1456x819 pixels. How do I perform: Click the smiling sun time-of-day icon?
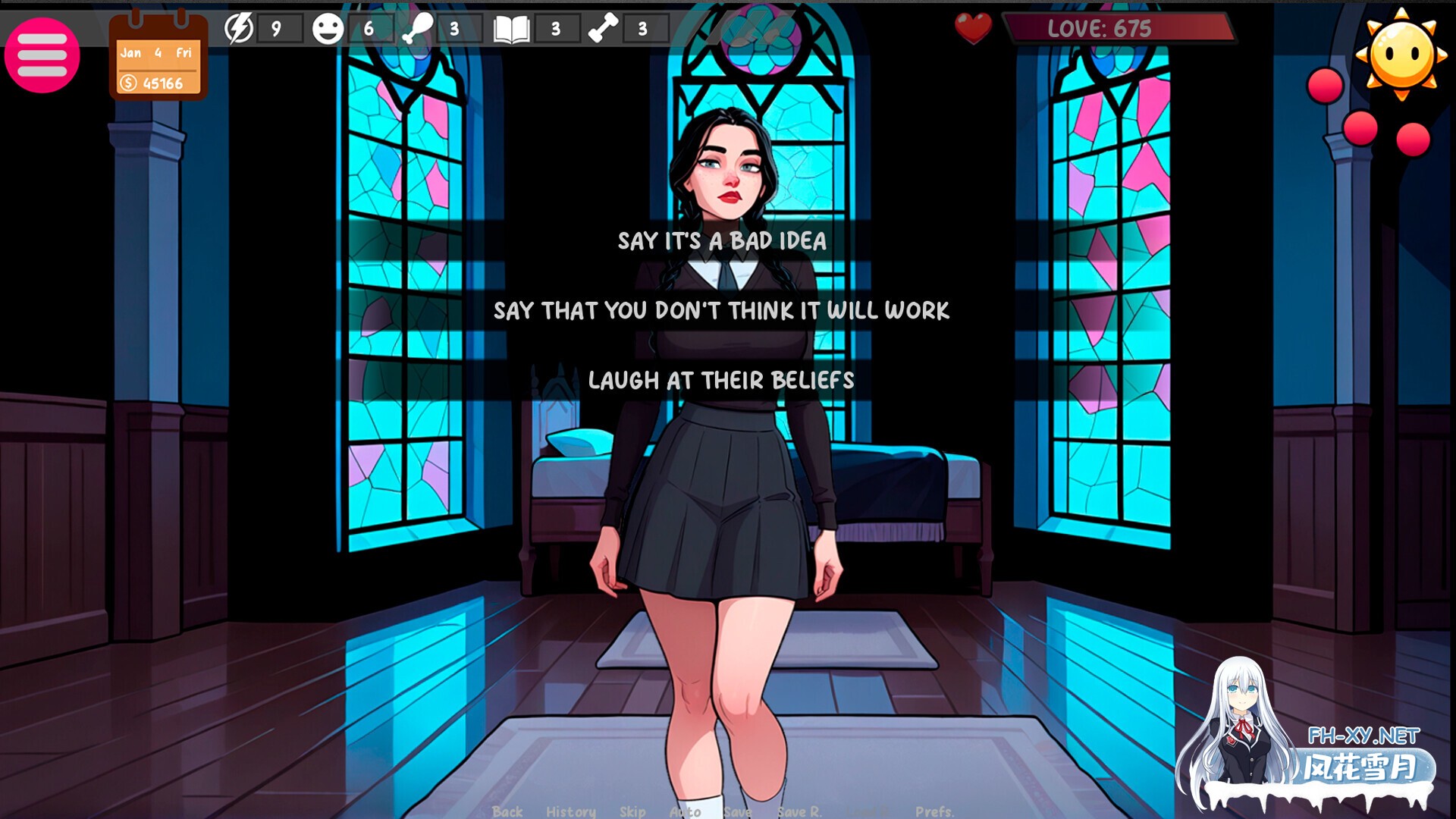[x=1401, y=53]
